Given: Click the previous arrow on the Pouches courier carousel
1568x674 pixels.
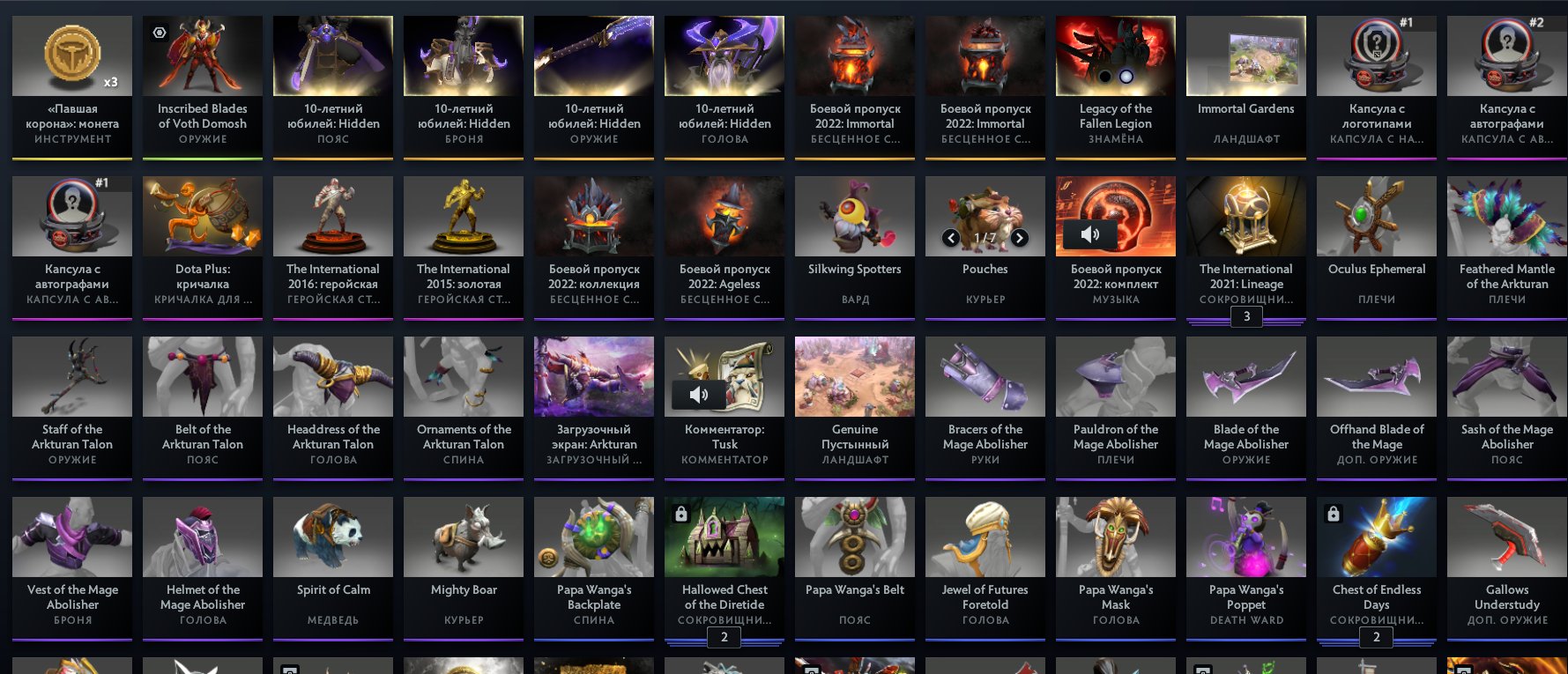Looking at the screenshot, I should pyautogui.click(x=951, y=238).
